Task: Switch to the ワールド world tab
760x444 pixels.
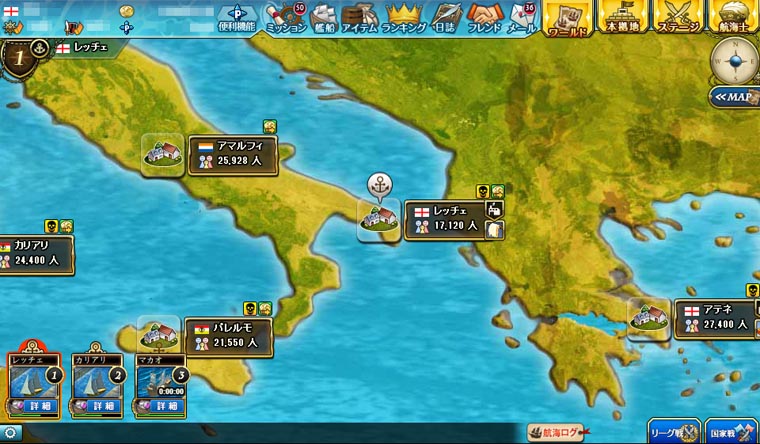Action: [x=568, y=18]
